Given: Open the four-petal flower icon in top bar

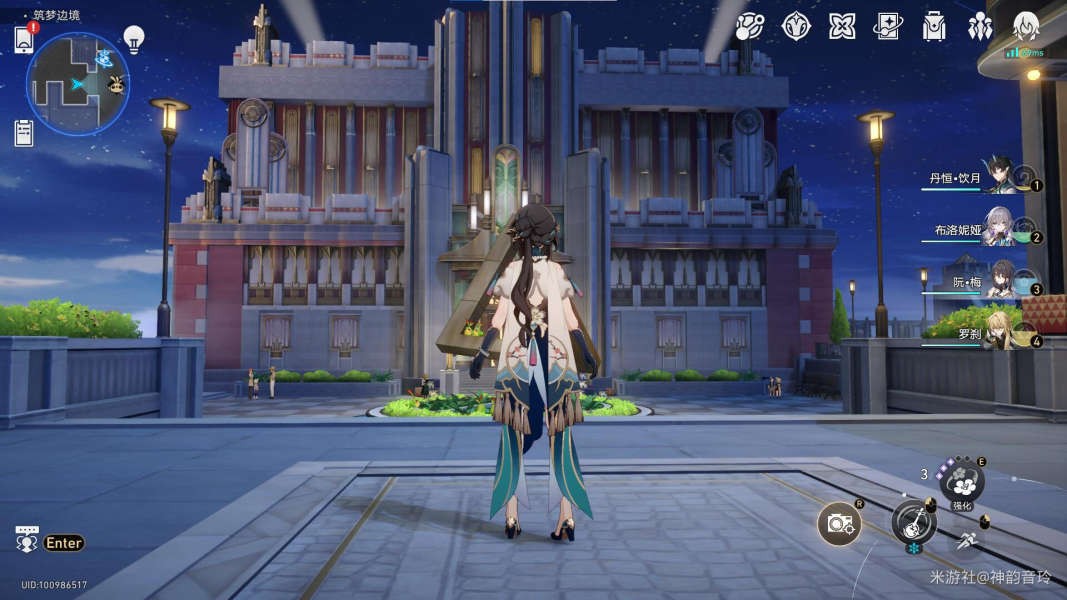Looking at the screenshot, I should (x=842, y=27).
